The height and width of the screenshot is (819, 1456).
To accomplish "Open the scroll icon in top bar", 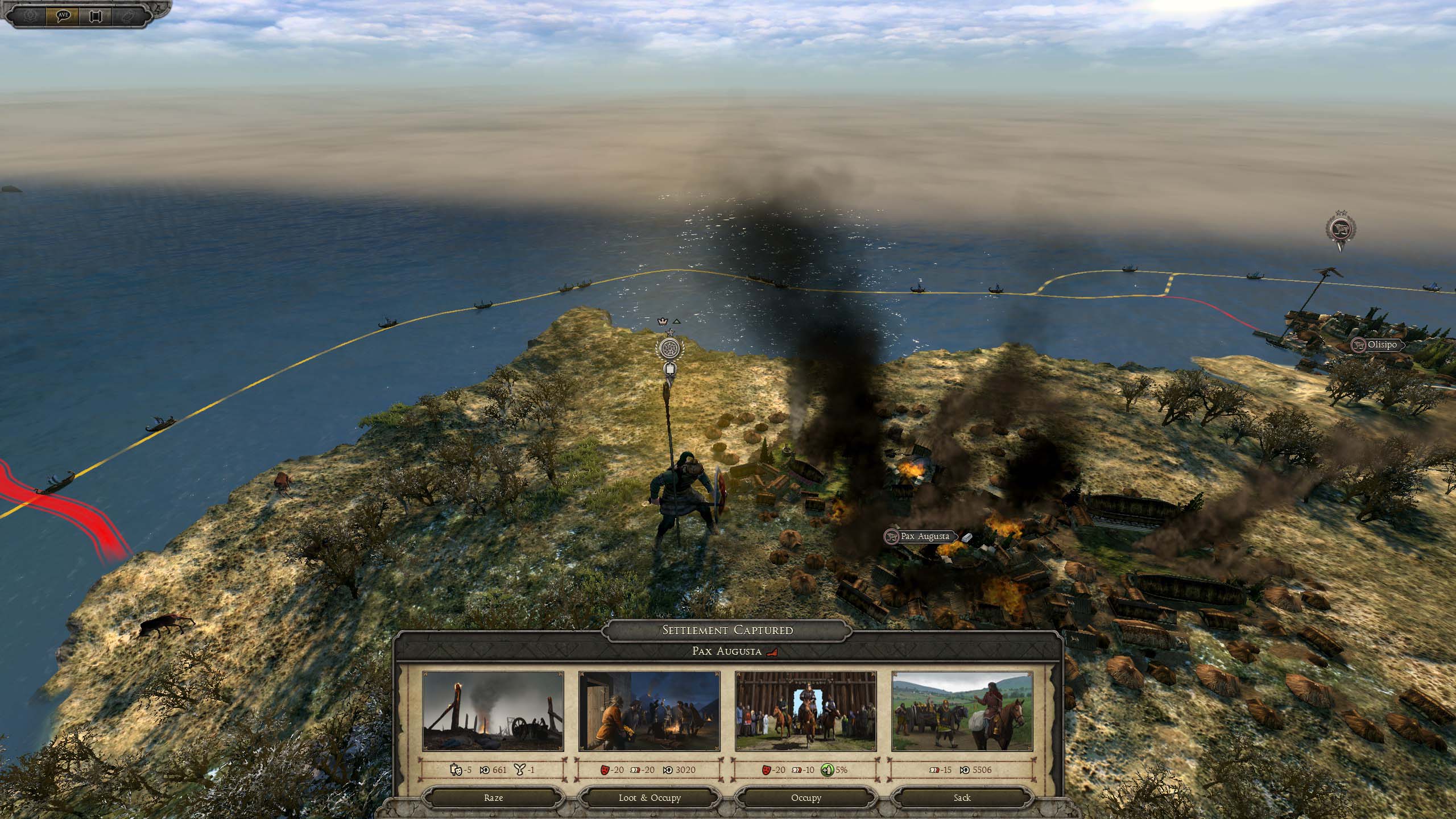I will point(94,15).
